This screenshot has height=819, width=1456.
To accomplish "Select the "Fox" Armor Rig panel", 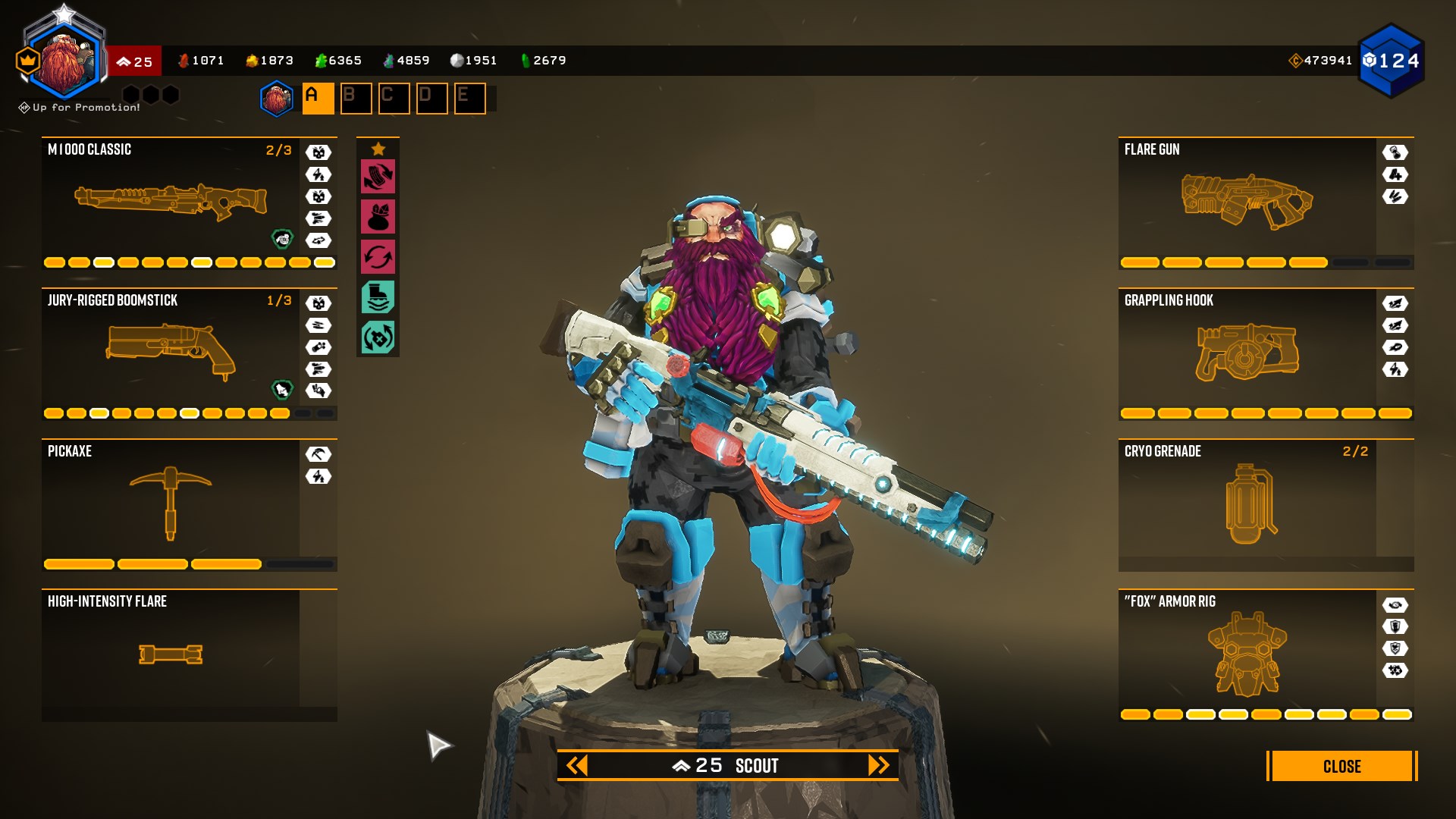I will click(x=1247, y=654).
